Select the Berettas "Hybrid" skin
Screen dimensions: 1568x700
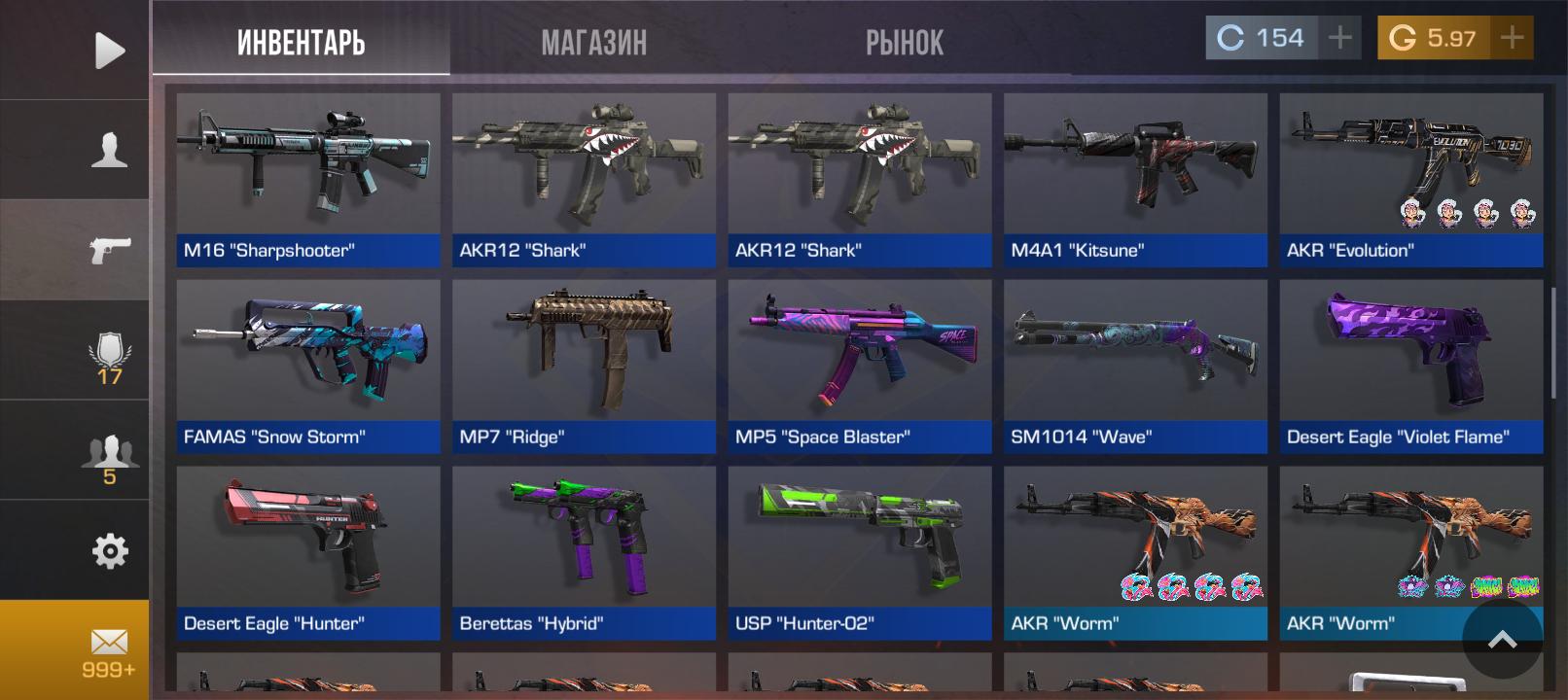584,553
